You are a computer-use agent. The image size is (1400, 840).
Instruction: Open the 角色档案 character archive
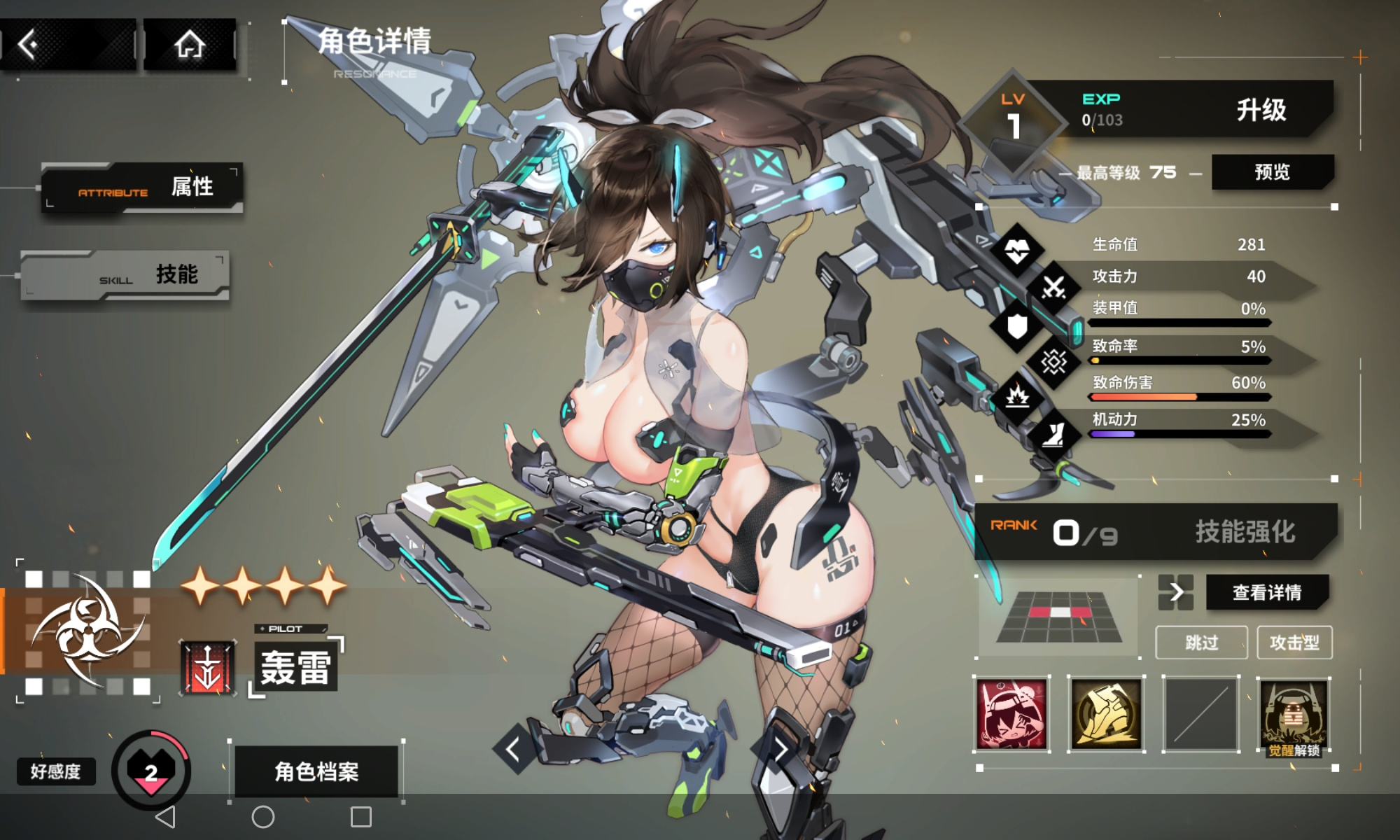click(316, 771)
